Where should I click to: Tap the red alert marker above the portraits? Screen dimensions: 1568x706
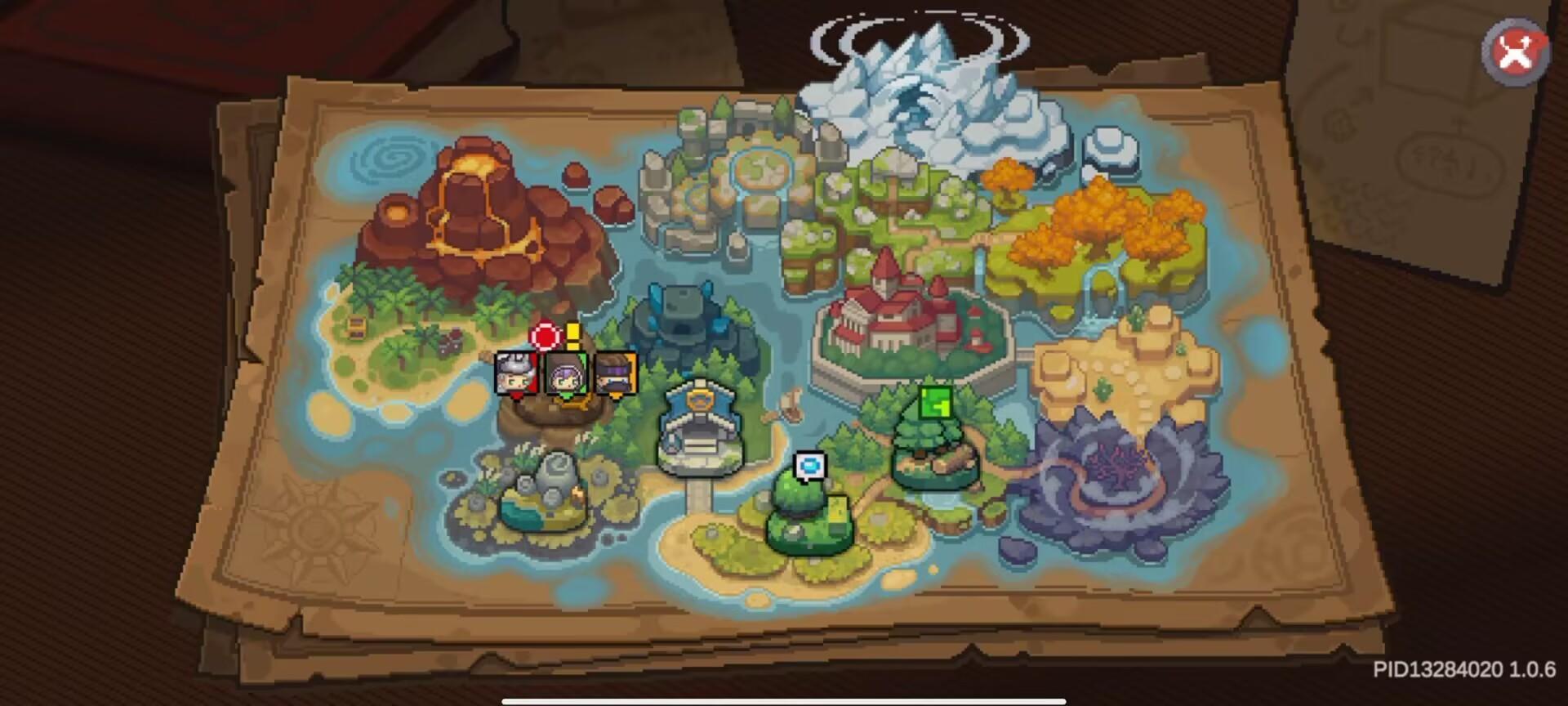click(x=543, y=336)
